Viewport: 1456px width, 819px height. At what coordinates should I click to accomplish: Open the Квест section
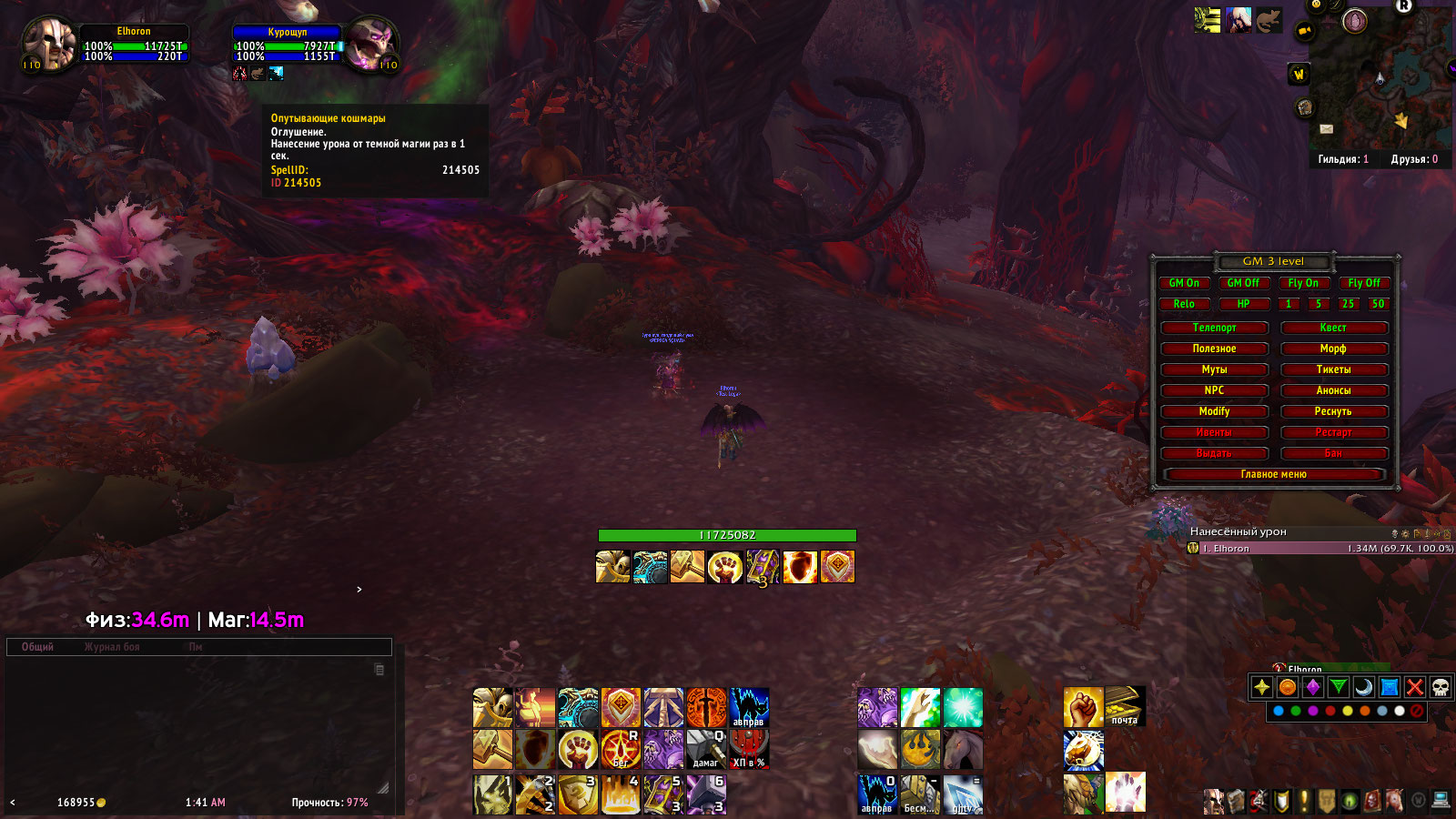click(x=1333, y=328)
